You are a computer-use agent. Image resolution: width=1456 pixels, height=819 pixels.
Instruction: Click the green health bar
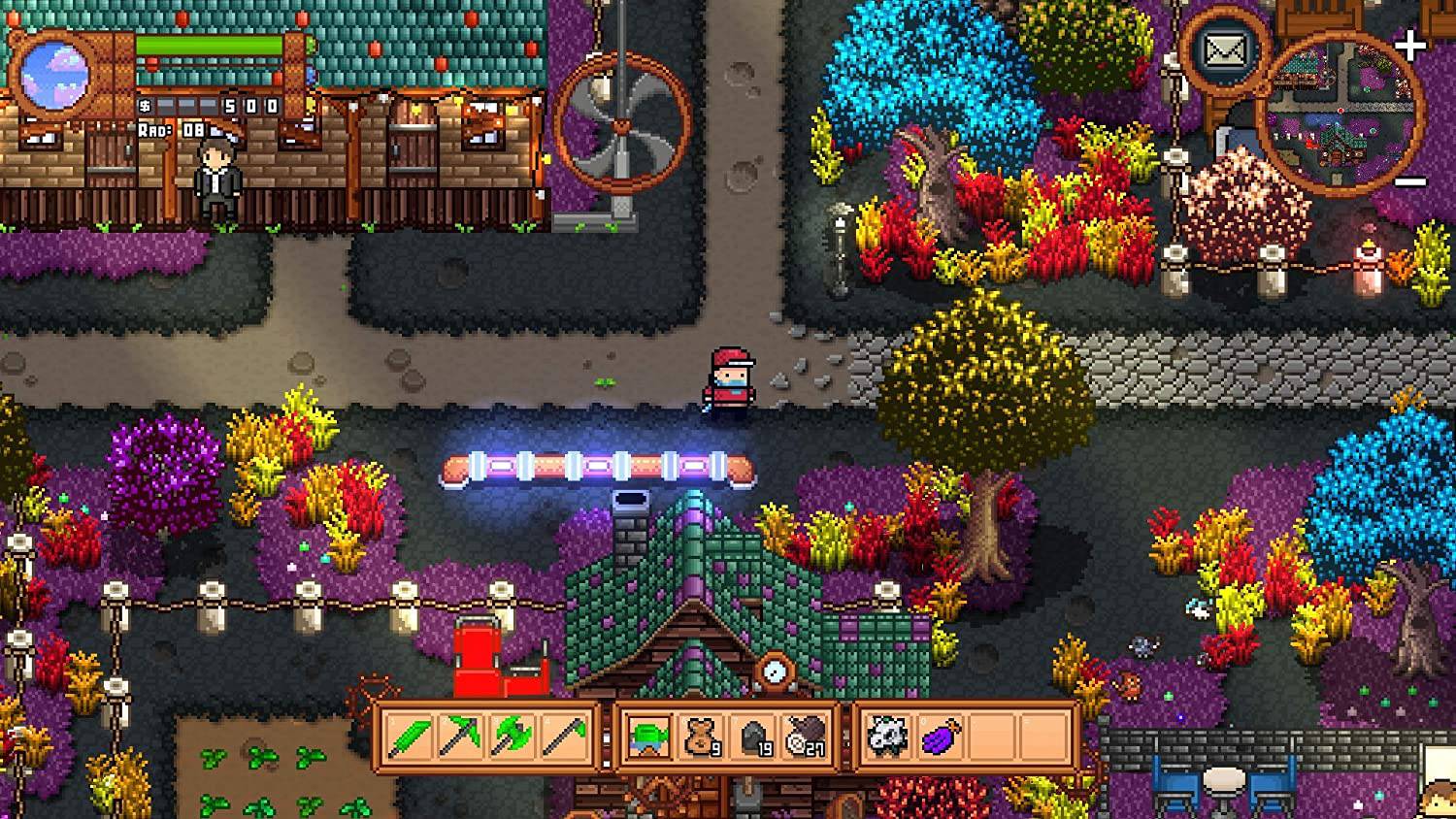coord(207,46)
